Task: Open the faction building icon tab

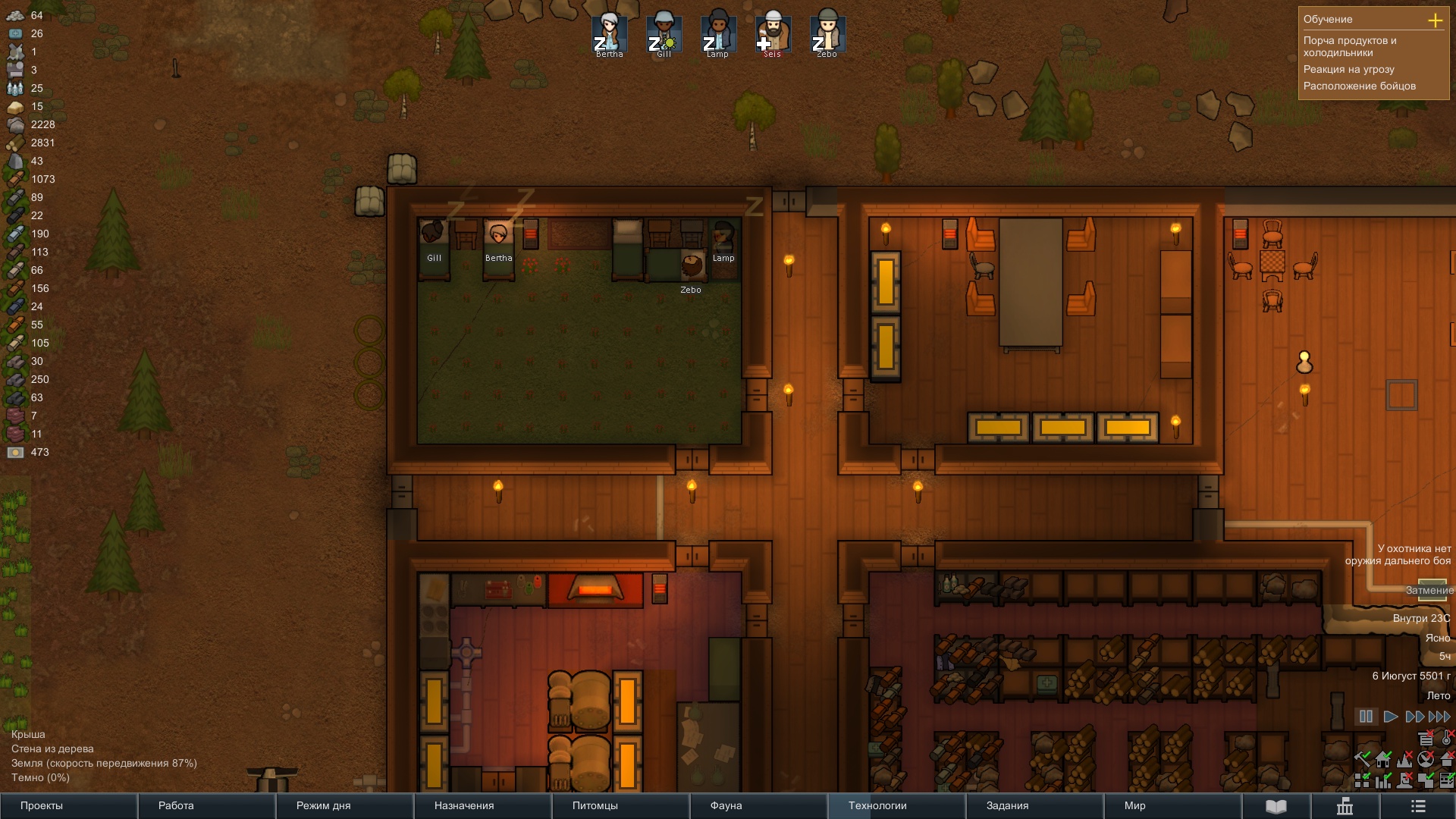Action: pos(1345,805)
